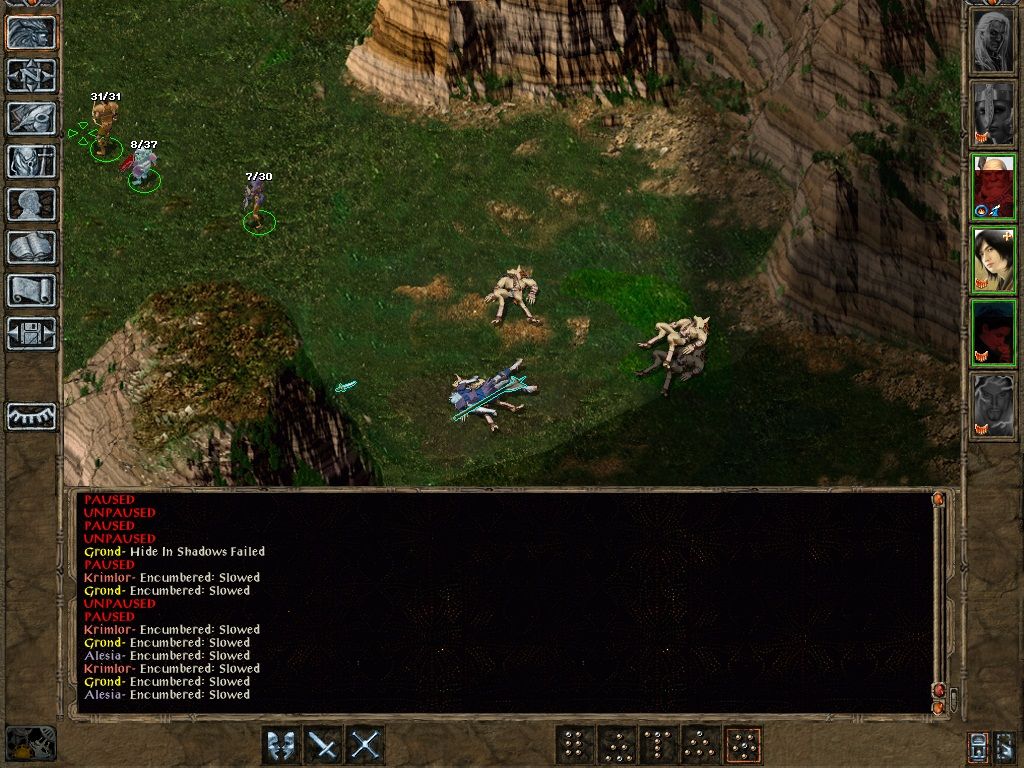Viewport: 1024px width, 768px height.
Task: Click the skull and gold button
Action: pyautogui.click(x=31, y=743)
